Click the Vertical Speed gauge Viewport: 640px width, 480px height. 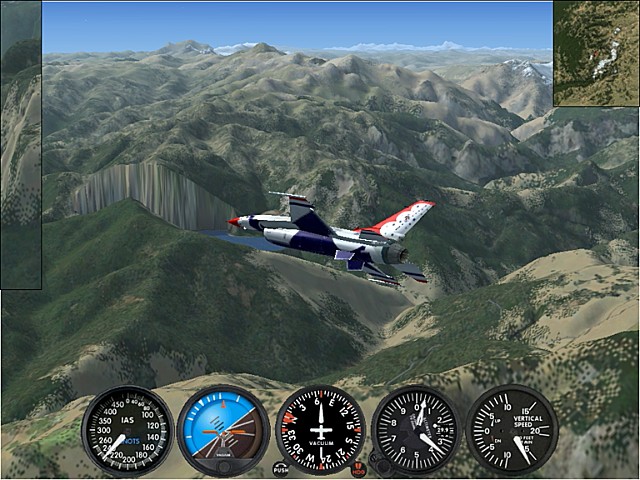512,431
